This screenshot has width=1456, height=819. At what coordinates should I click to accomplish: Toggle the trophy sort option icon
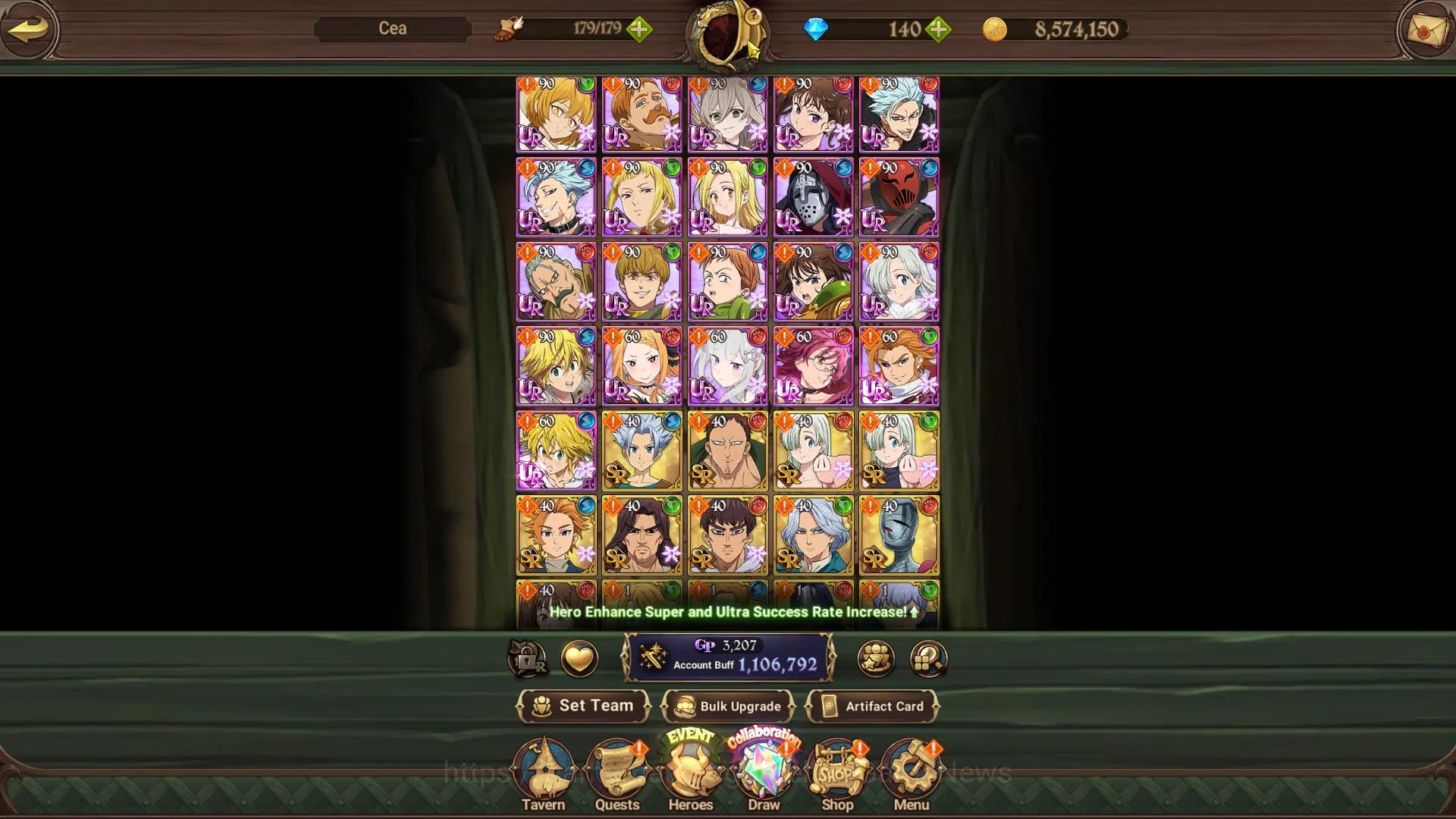(x=874, y=659)
